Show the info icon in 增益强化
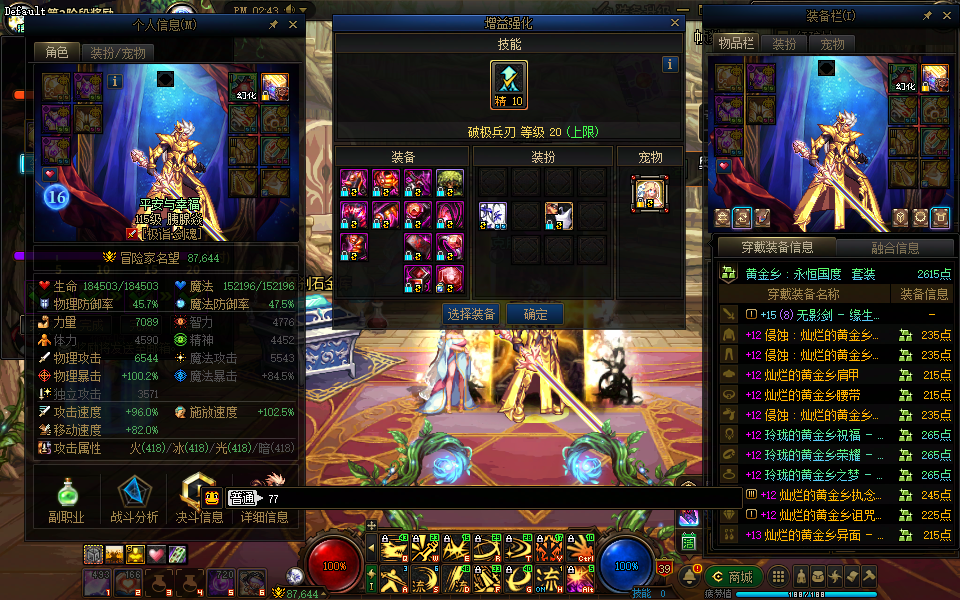The height and width of the screenshot is (600, 960). [x=670, y=64]
